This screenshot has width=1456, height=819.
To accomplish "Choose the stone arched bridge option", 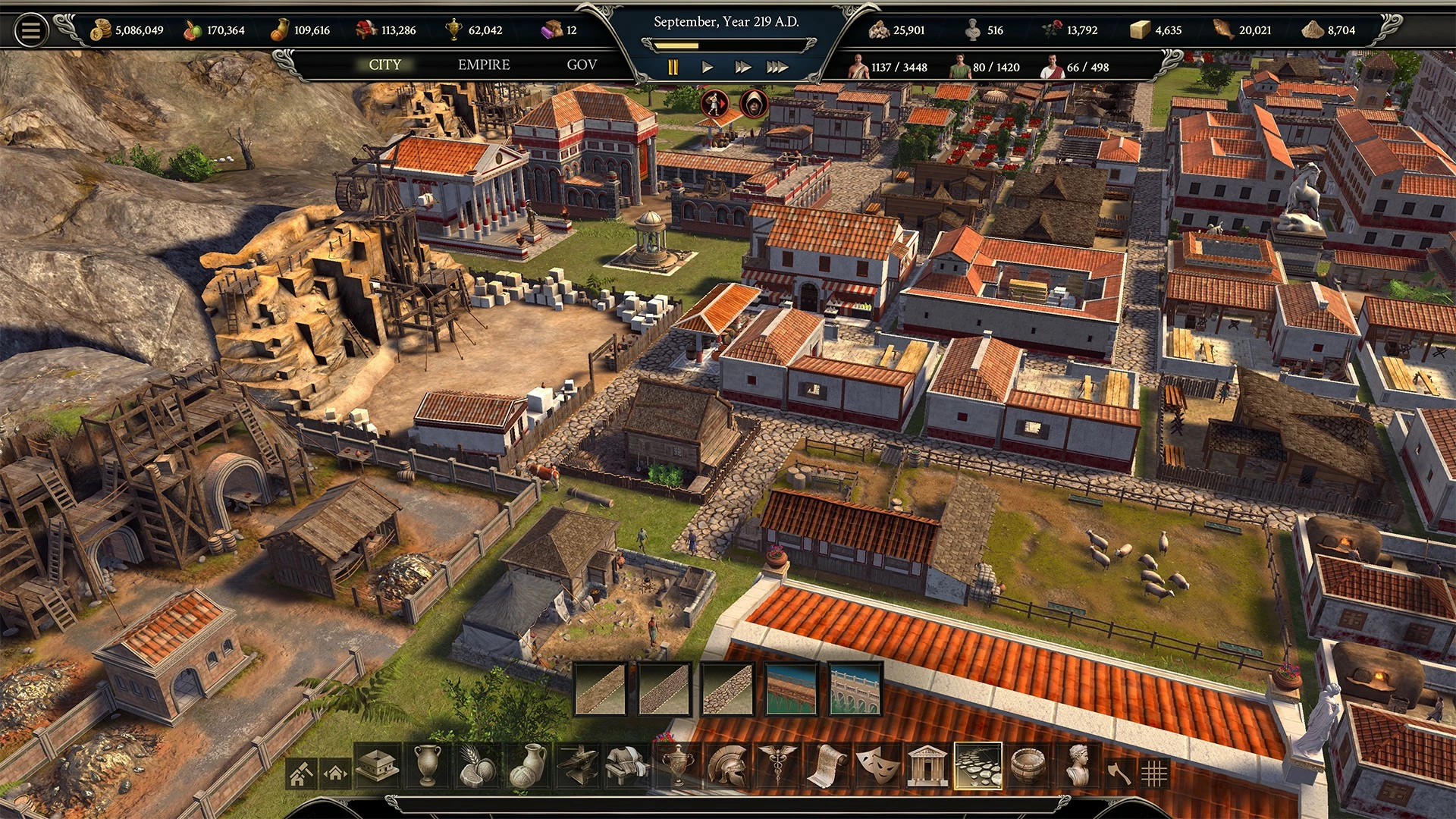I will click(x=855, y=689).
